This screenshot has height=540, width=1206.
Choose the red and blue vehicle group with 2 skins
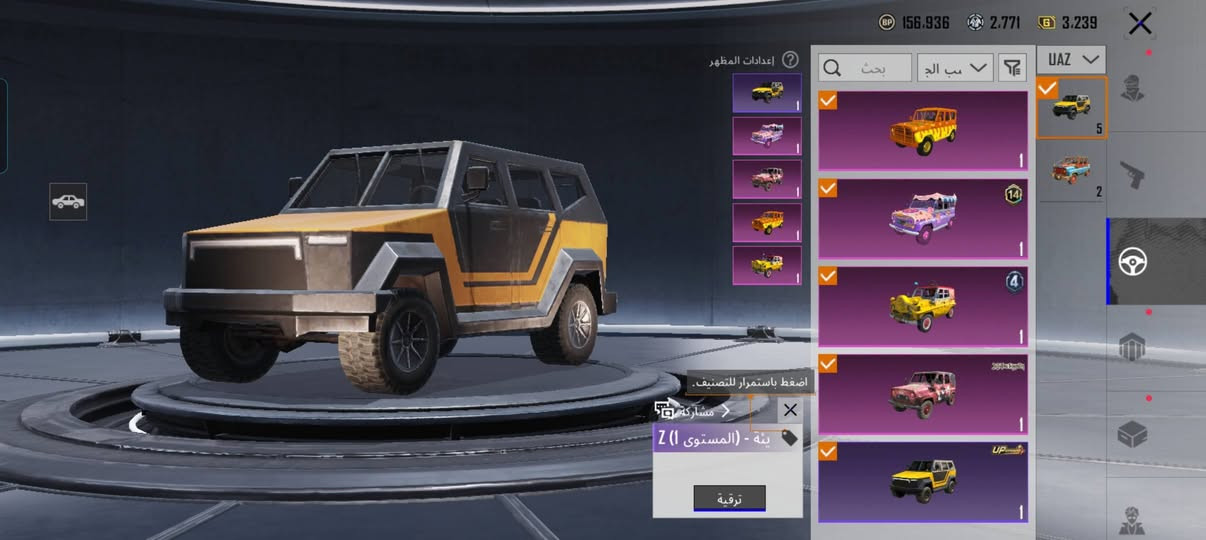pos(1072,172)
